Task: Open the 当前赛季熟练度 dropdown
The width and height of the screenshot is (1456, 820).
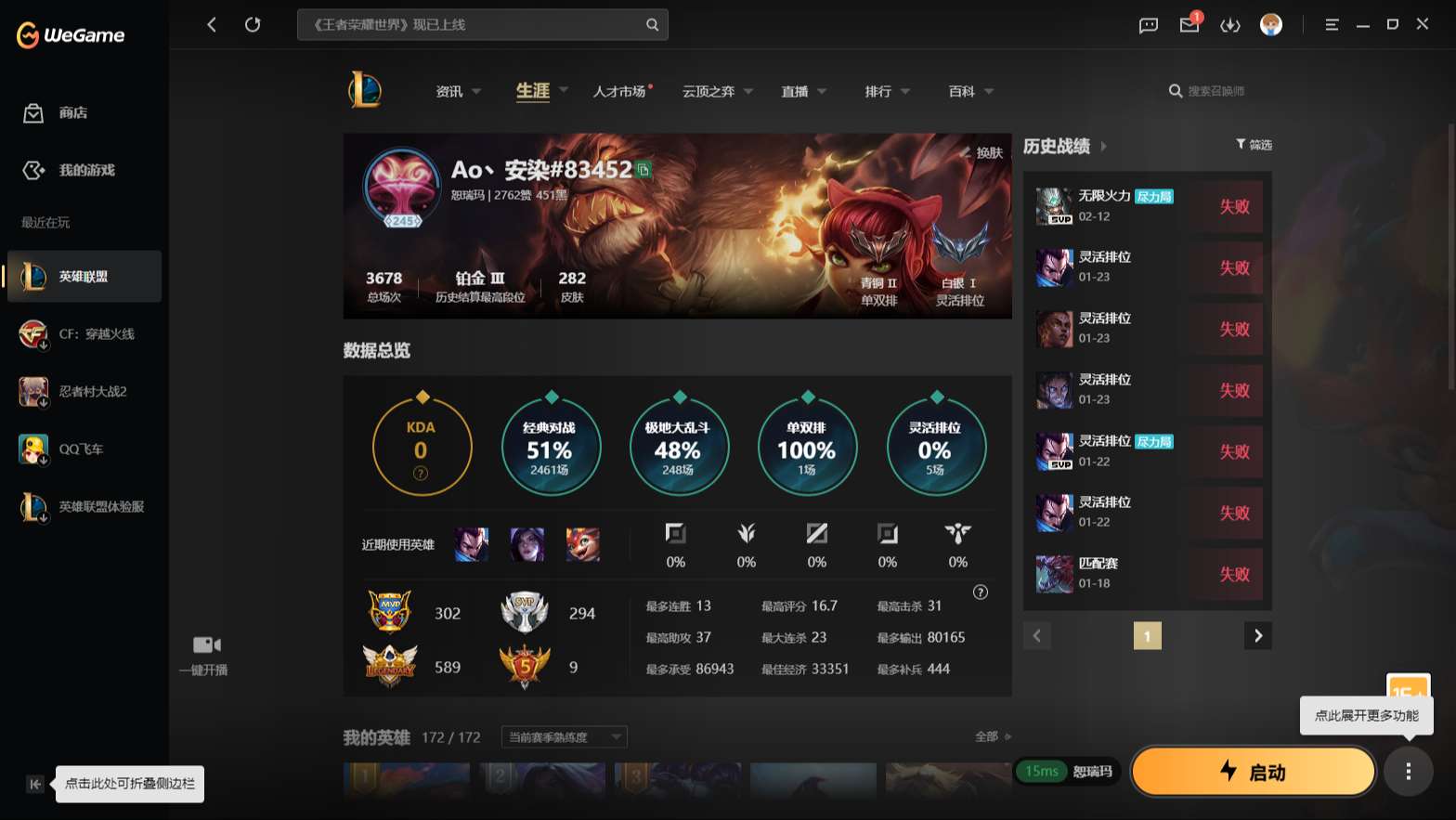Action: point(562,736)
